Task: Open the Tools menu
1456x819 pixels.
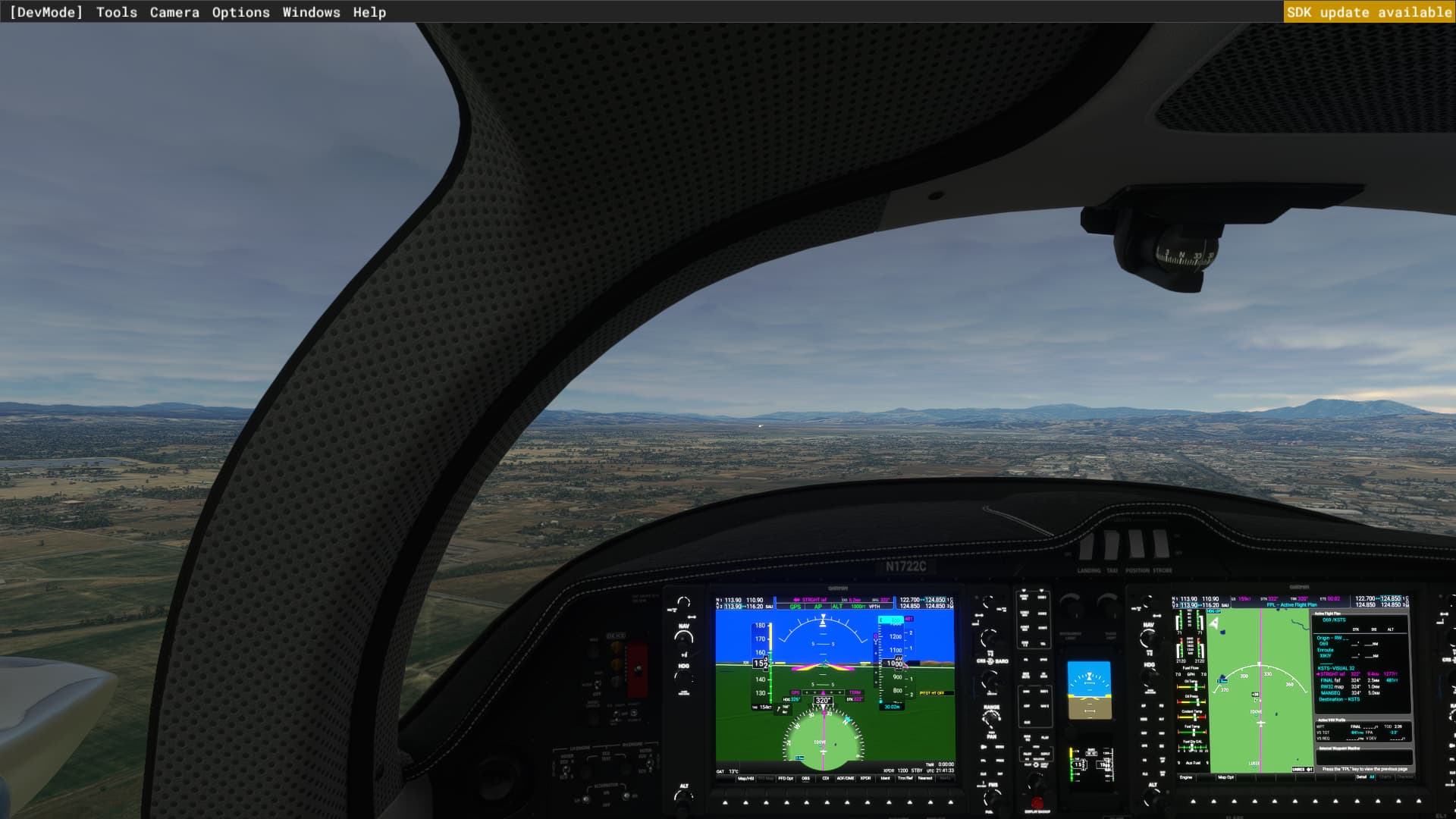Action: tap(116, 11)
